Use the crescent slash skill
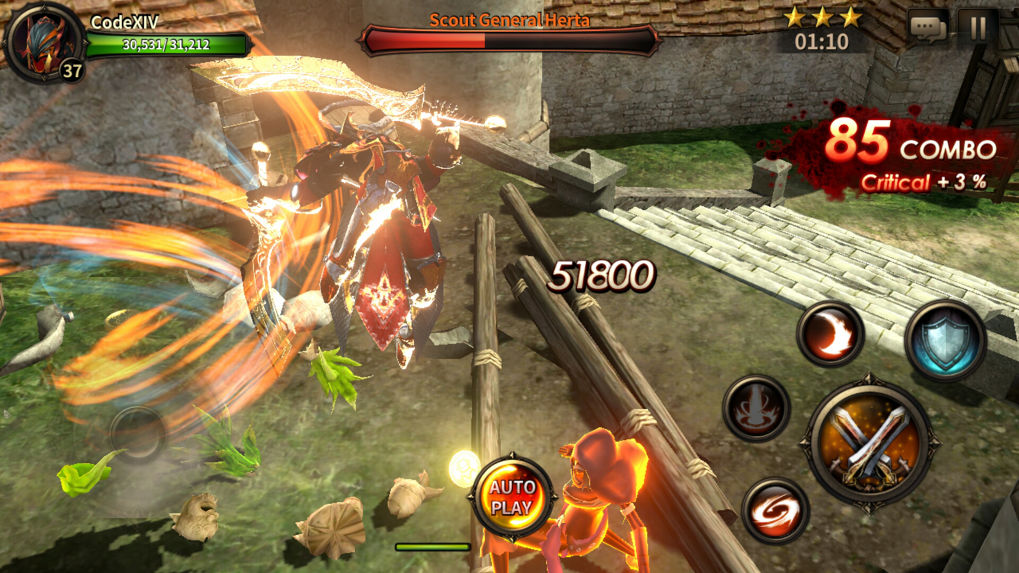Screen dimensions: 1019x573 831,333
